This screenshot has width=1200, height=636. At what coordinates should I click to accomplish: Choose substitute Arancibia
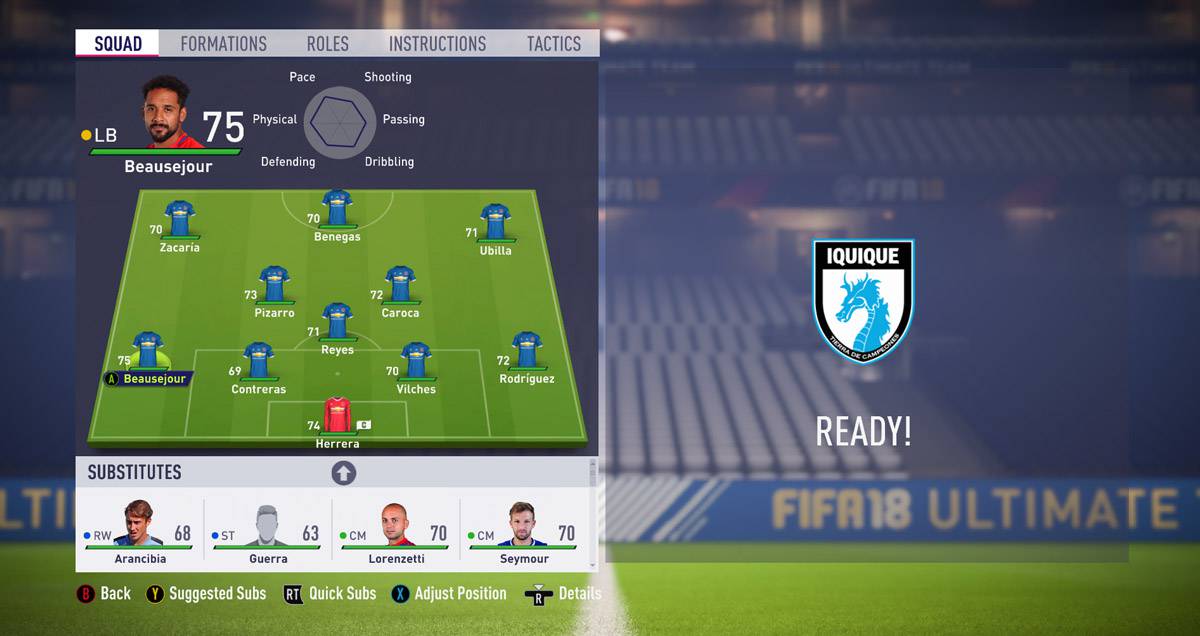pos(140,532)
